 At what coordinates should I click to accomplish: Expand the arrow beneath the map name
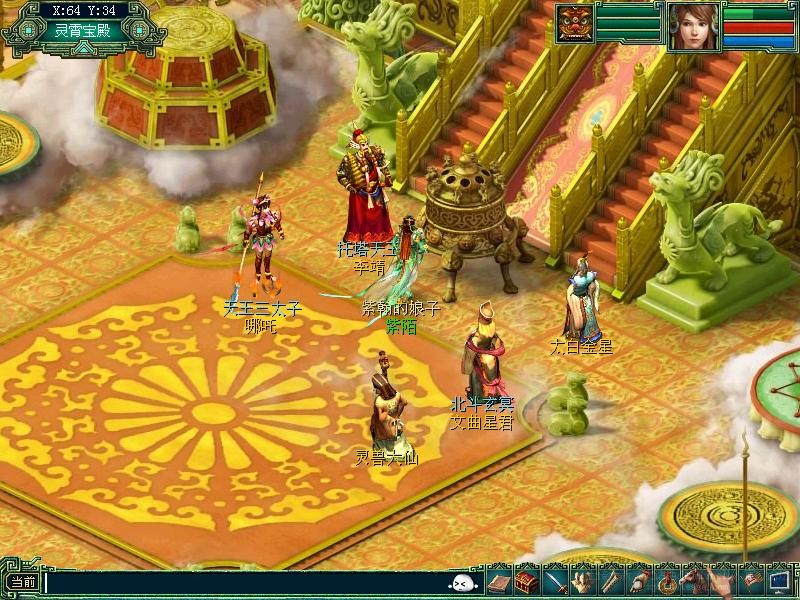click(x=84, y=47)
